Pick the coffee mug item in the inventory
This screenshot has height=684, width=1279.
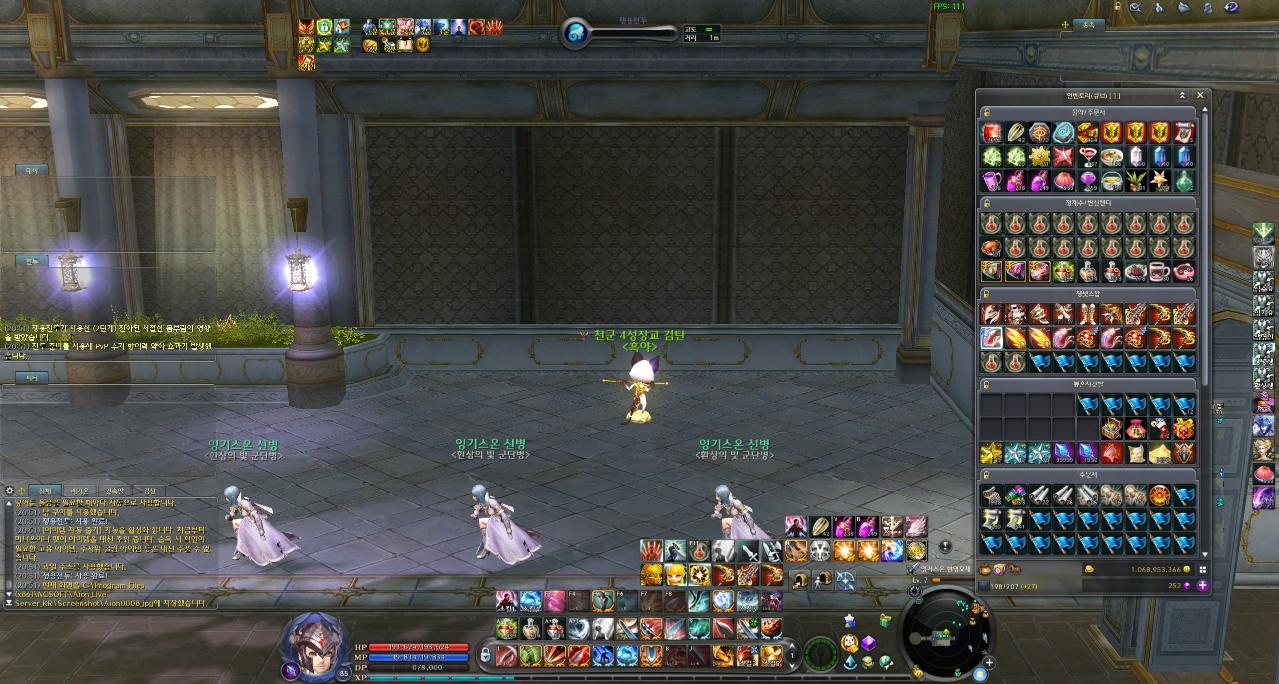(x=1160, y=271)
